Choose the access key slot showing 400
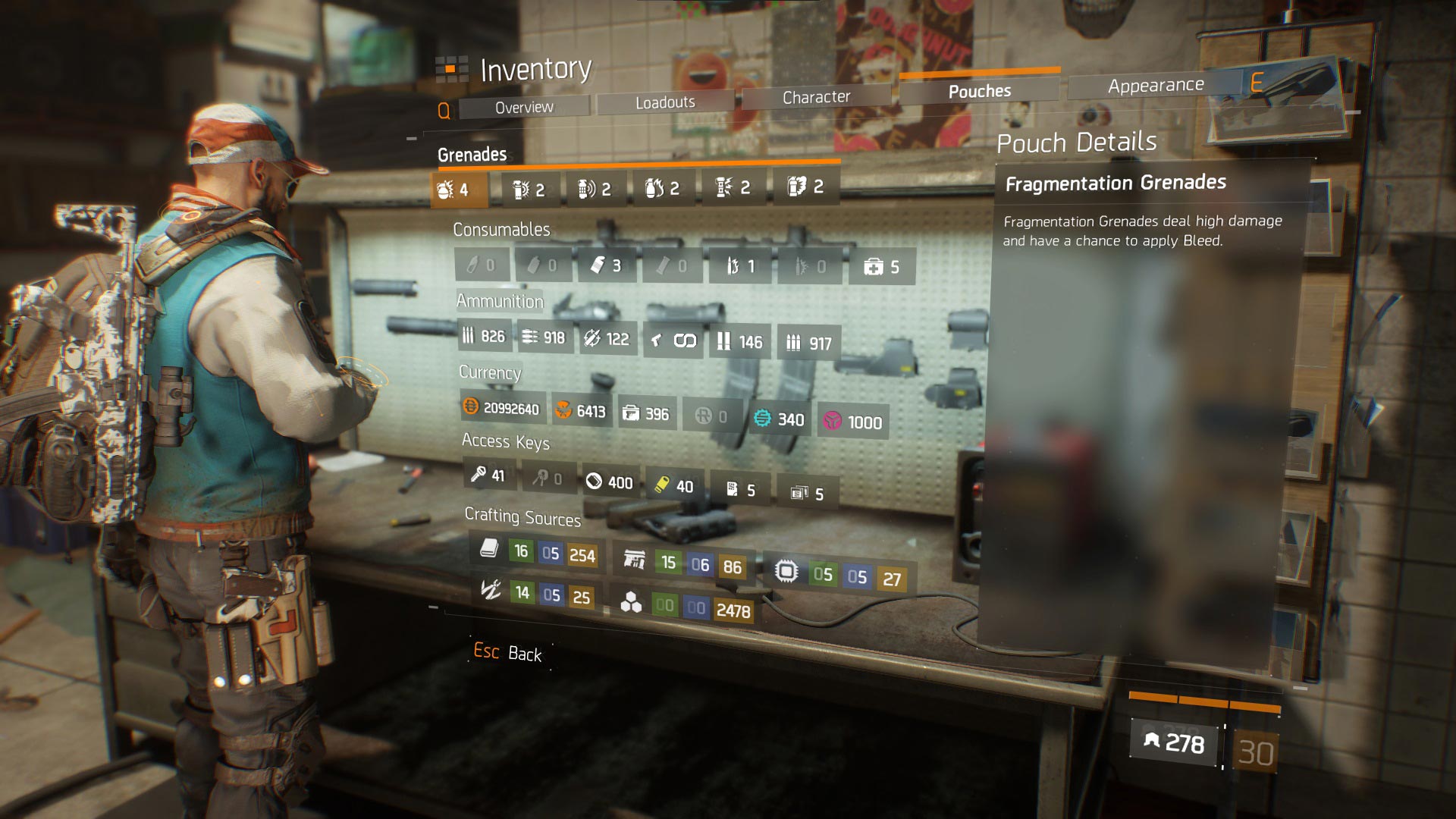The height and width of the screenshot is (819, 1456). click(609, 482)
